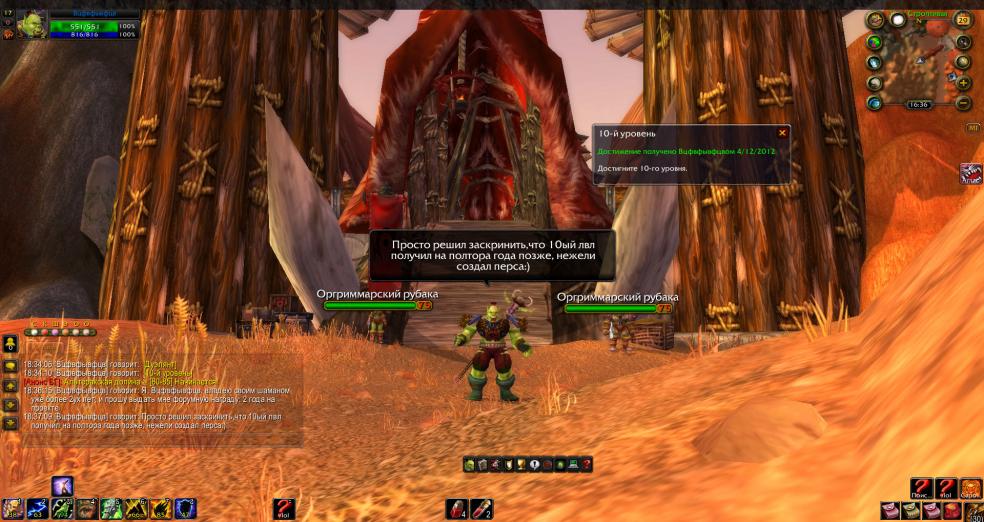Use the red vial with count 2
The height and width of the screenshot is (522, 984).
click(x=482, y=509)
